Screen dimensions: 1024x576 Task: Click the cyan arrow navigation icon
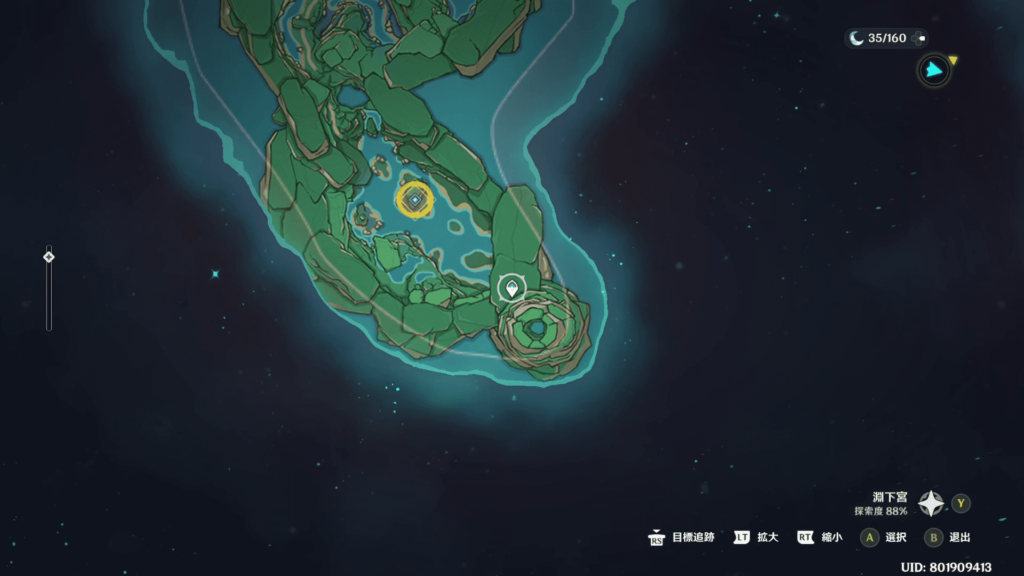(934, 70)
